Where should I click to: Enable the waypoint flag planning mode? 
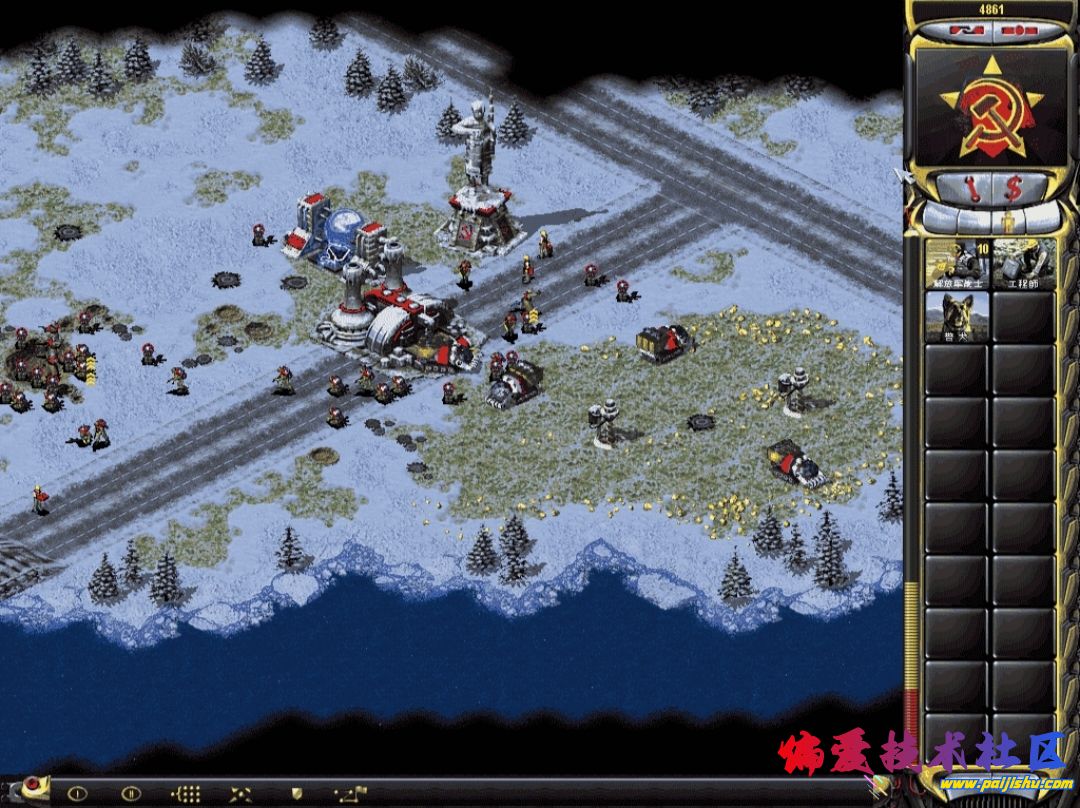tap(350, 794)
